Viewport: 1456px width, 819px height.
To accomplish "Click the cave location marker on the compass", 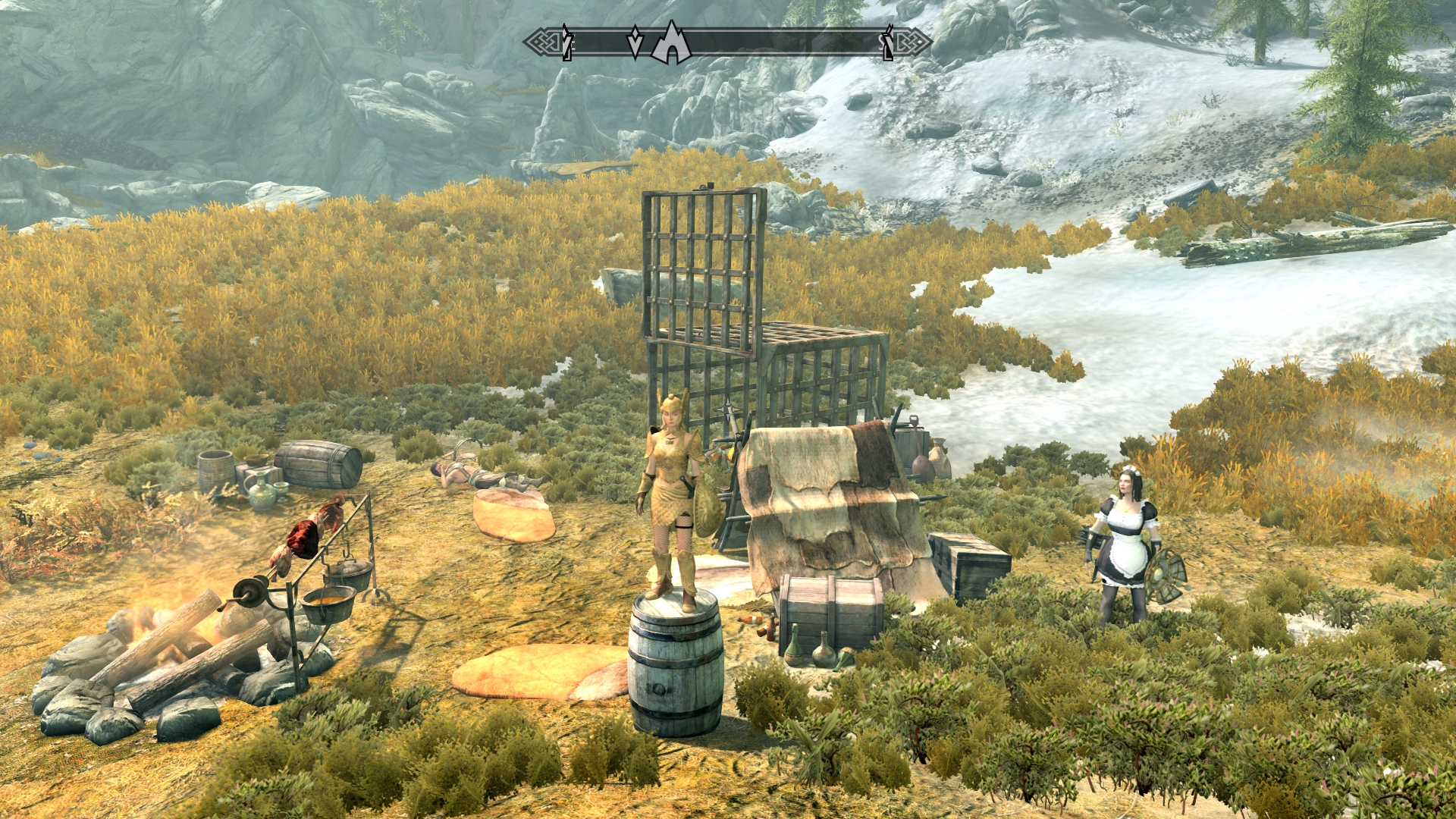I will 670,44.
